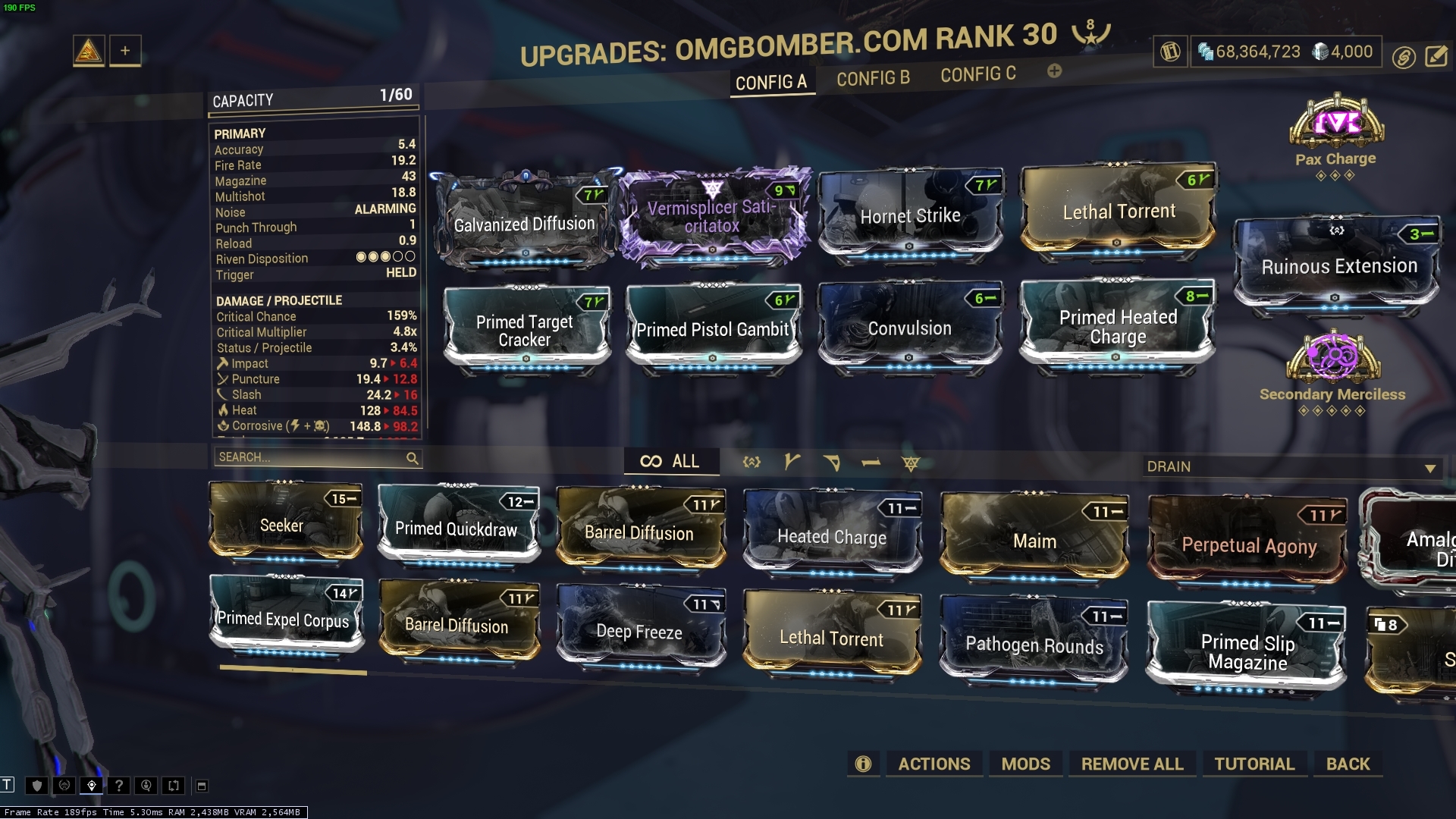This screenshot has width=1456, height=819.
Task: Toggle the Madurai polarity mod filter
Action: (x=793, y=461)
